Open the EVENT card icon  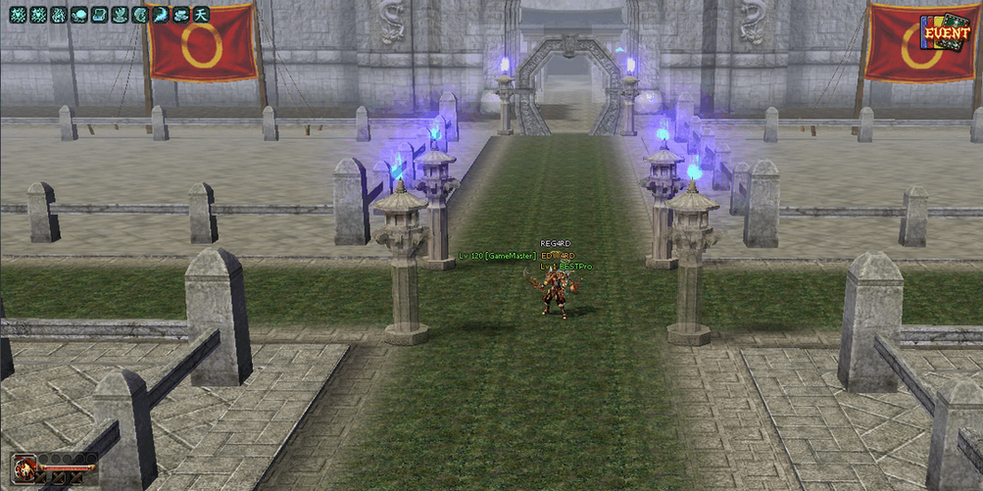tap(945, 32)
